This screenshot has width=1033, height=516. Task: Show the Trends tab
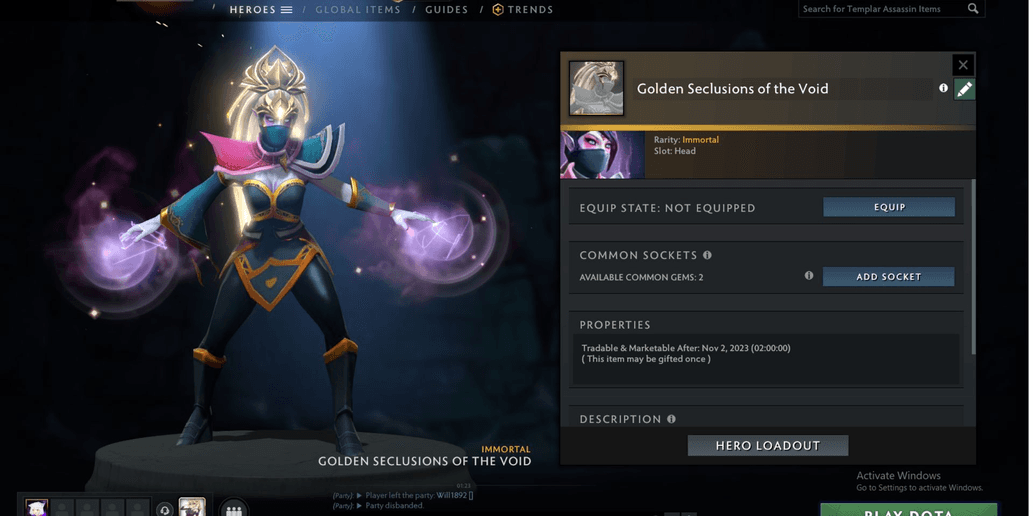tap(523, 10)
